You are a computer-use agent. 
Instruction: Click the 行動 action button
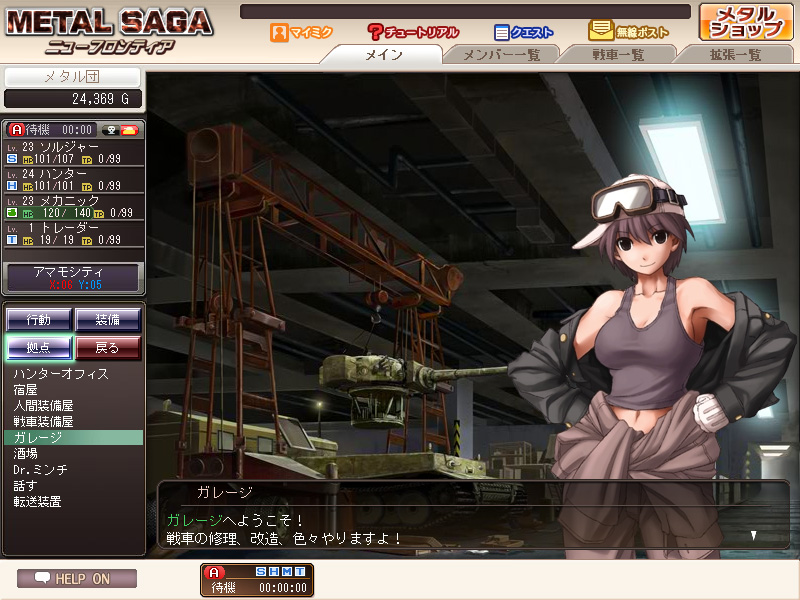[40, 320]
